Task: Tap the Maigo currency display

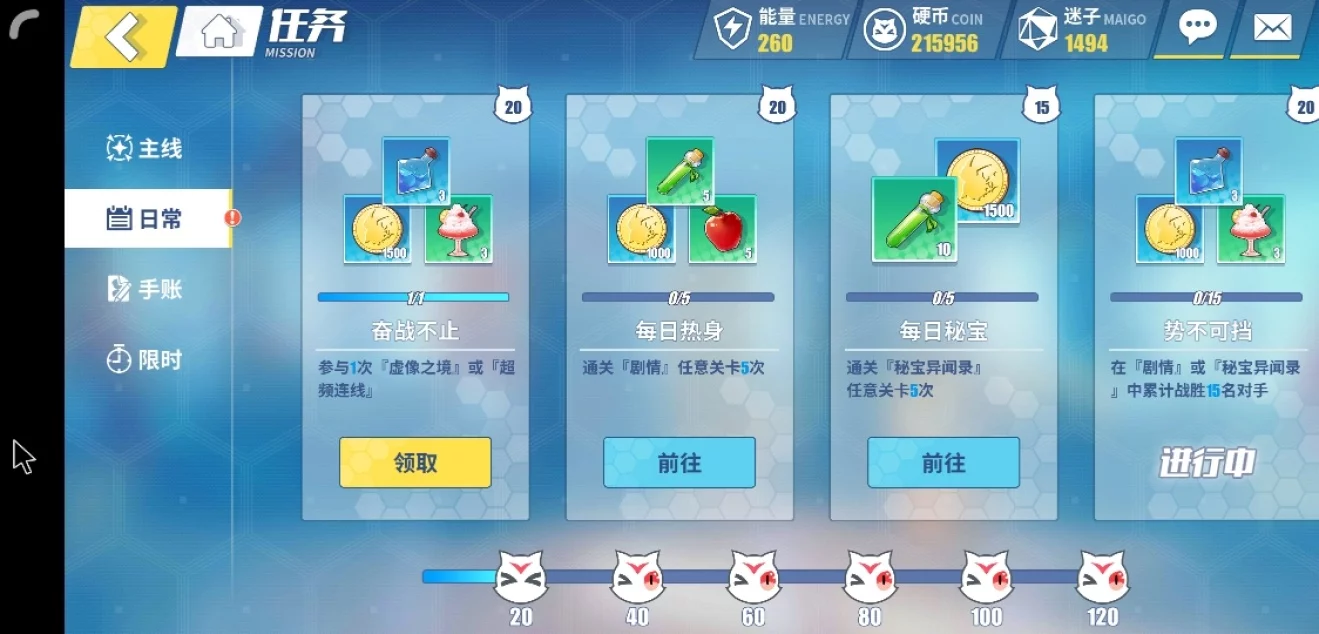Action: [x=1082, y=30]
